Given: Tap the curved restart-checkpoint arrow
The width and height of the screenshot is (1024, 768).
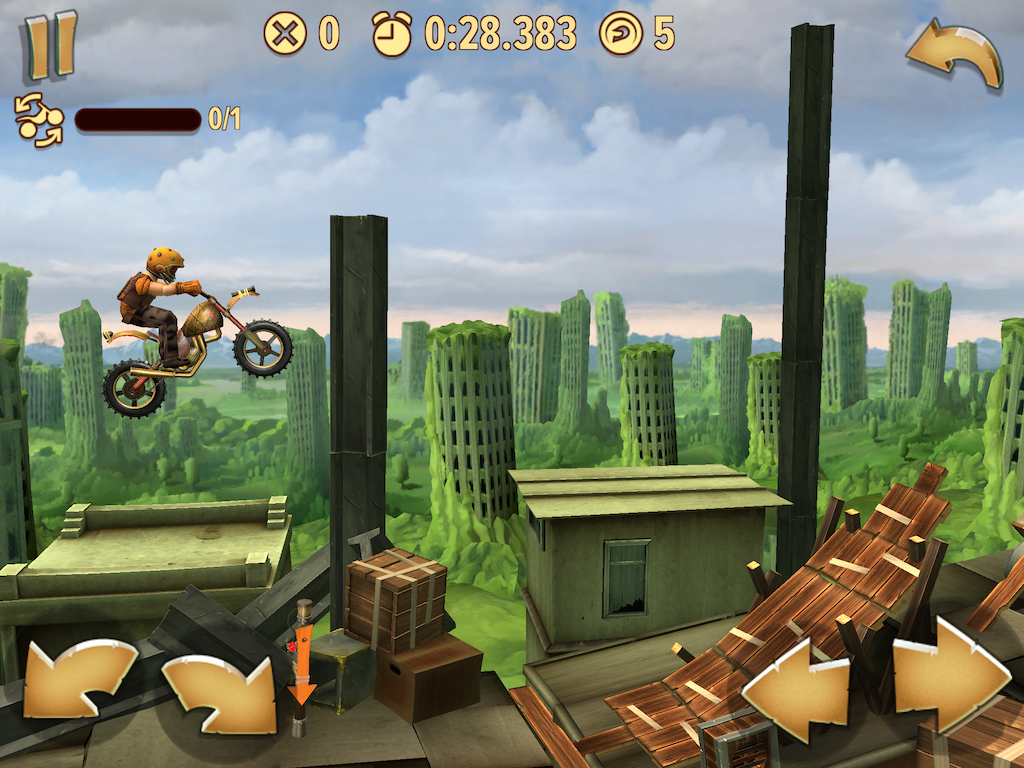Looking at the screenshot, I should [x=954, y=54].
